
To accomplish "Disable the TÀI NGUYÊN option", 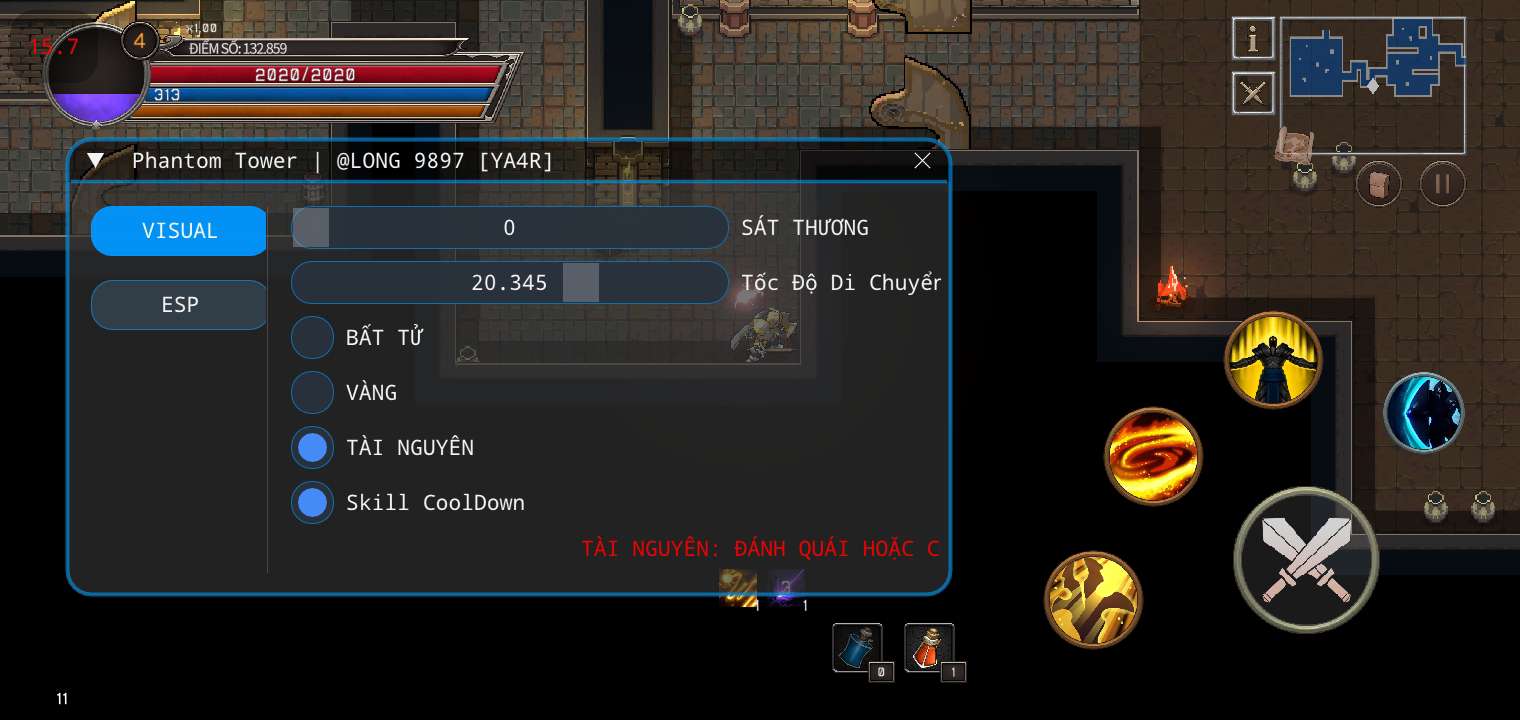I will (312, 448).
